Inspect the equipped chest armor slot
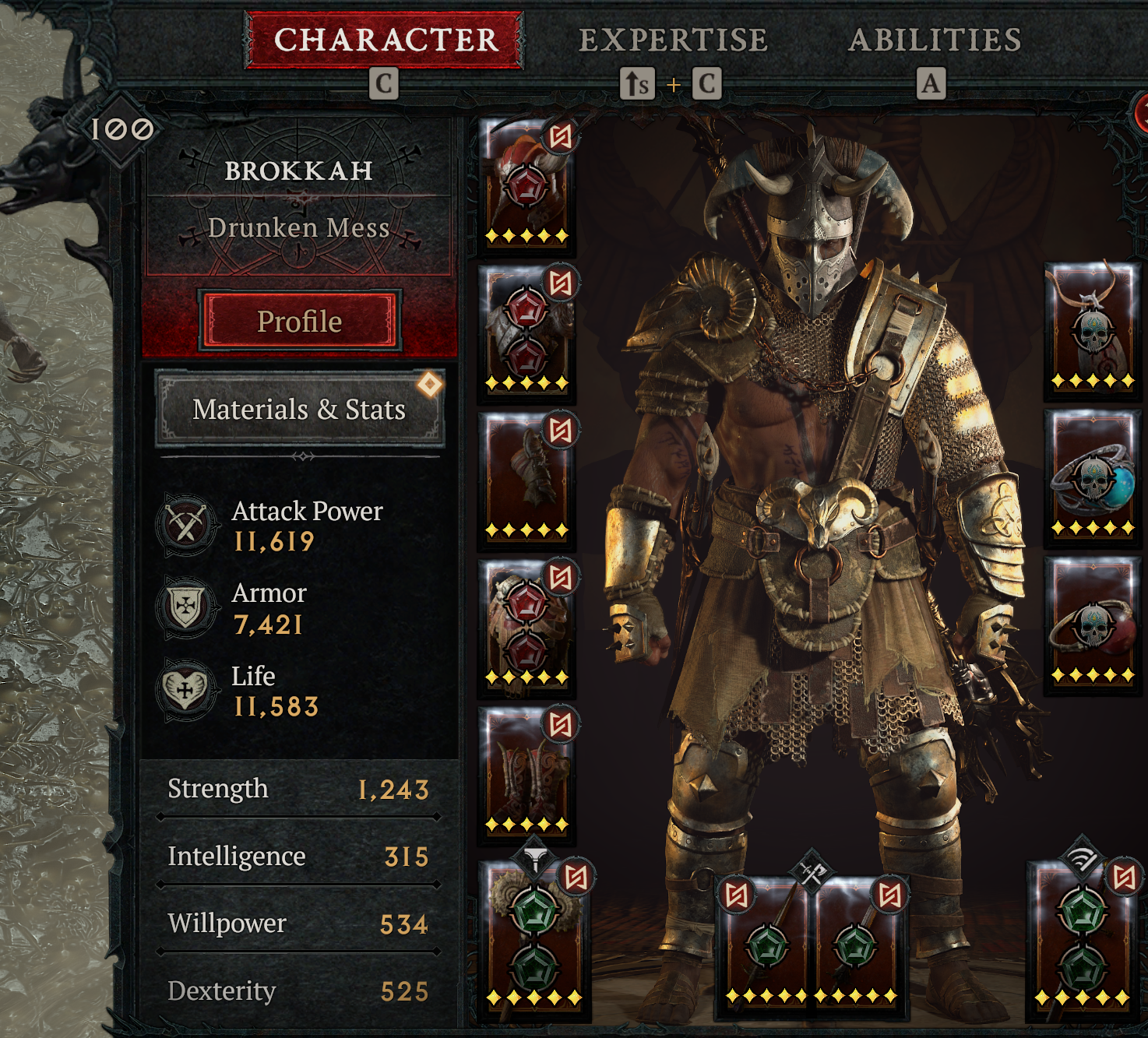Screen dimensions: 1148x1038 [526, 333]
